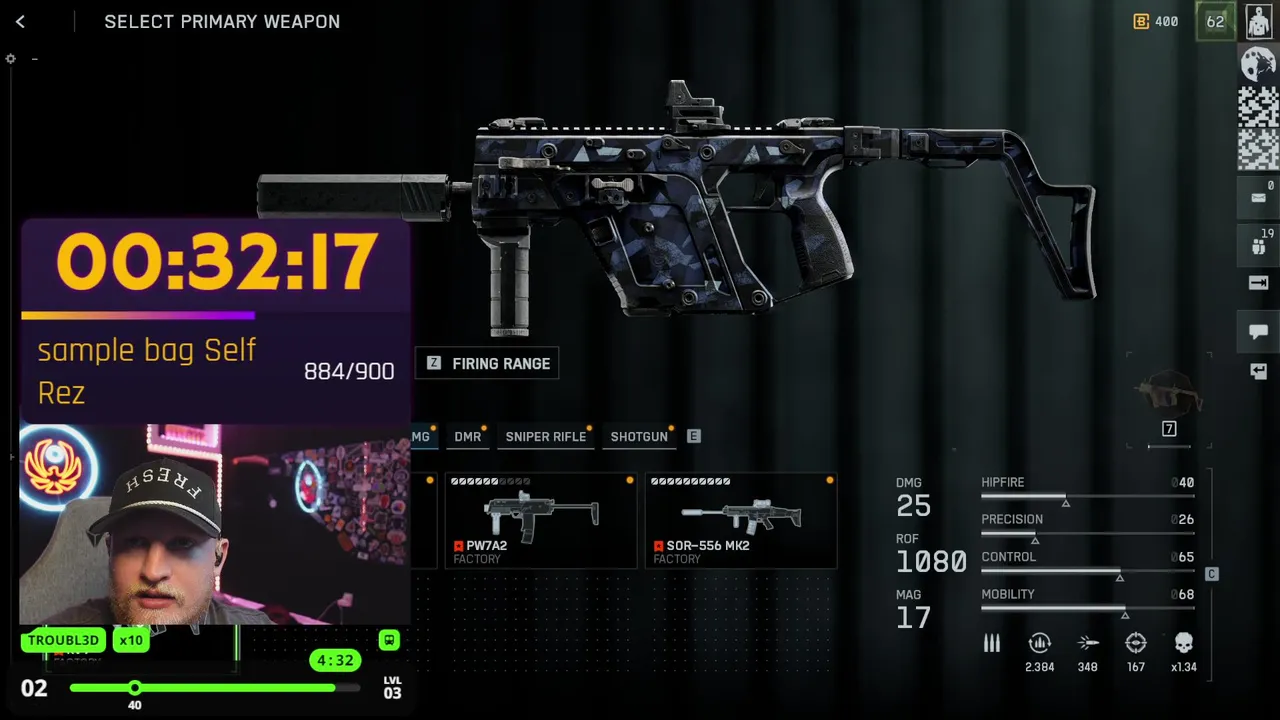
Task: Open the rank 62 level badge
Action: [x=1215, y=22]
